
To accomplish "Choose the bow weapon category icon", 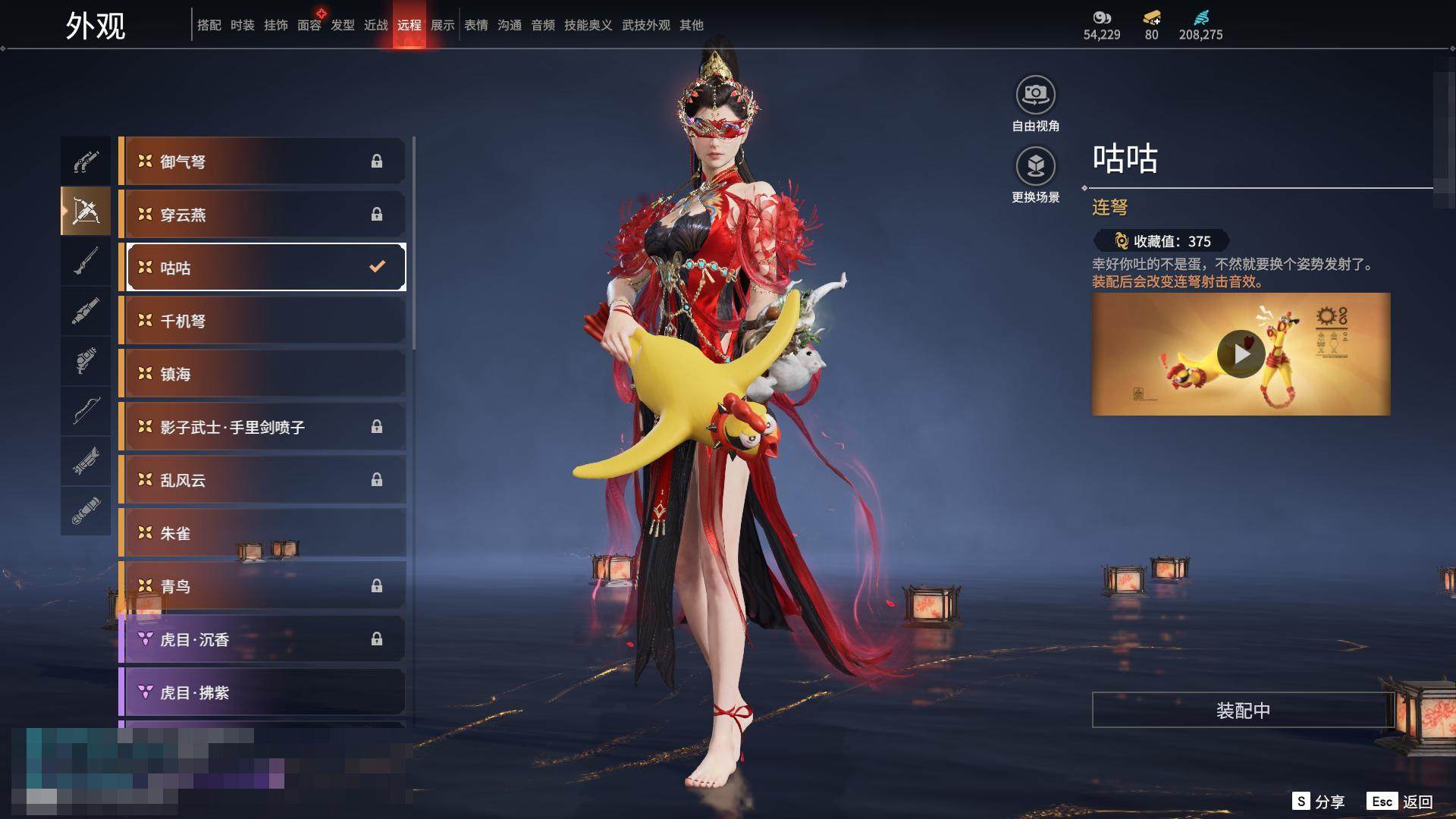I will pyautogui.click(x=86, y=411).
